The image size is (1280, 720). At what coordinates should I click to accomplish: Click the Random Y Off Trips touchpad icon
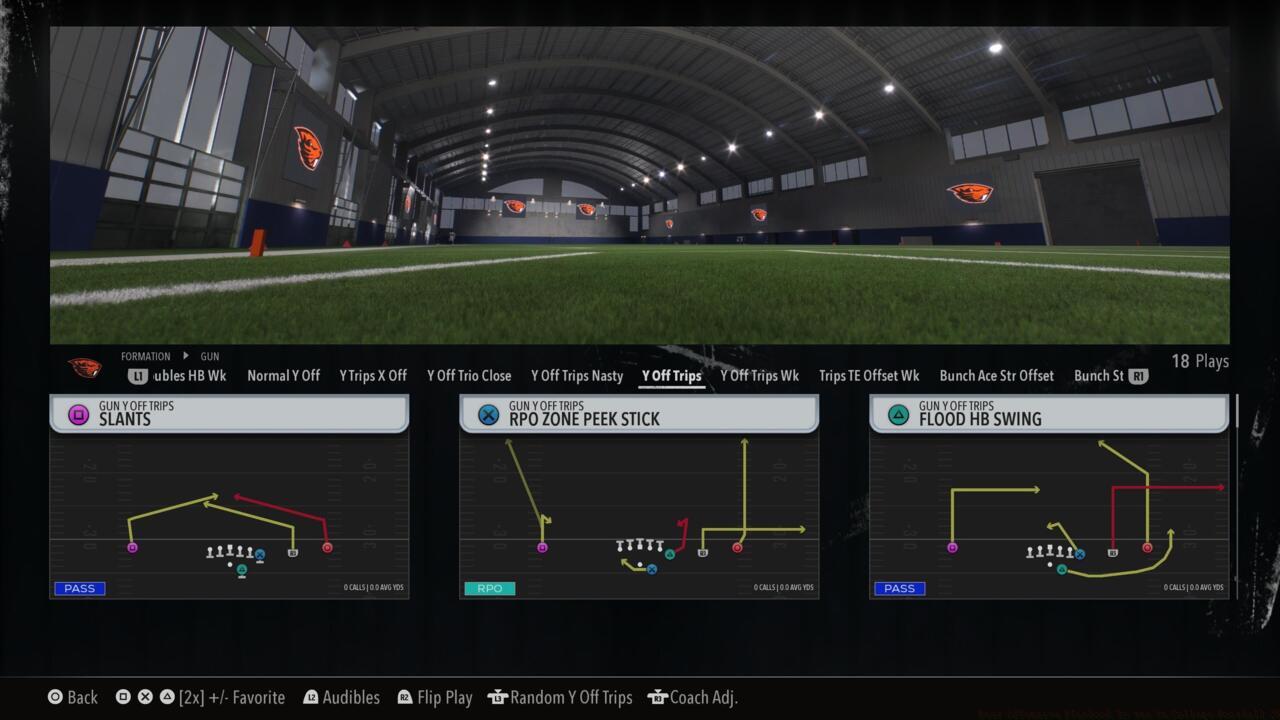coord(497,697)
